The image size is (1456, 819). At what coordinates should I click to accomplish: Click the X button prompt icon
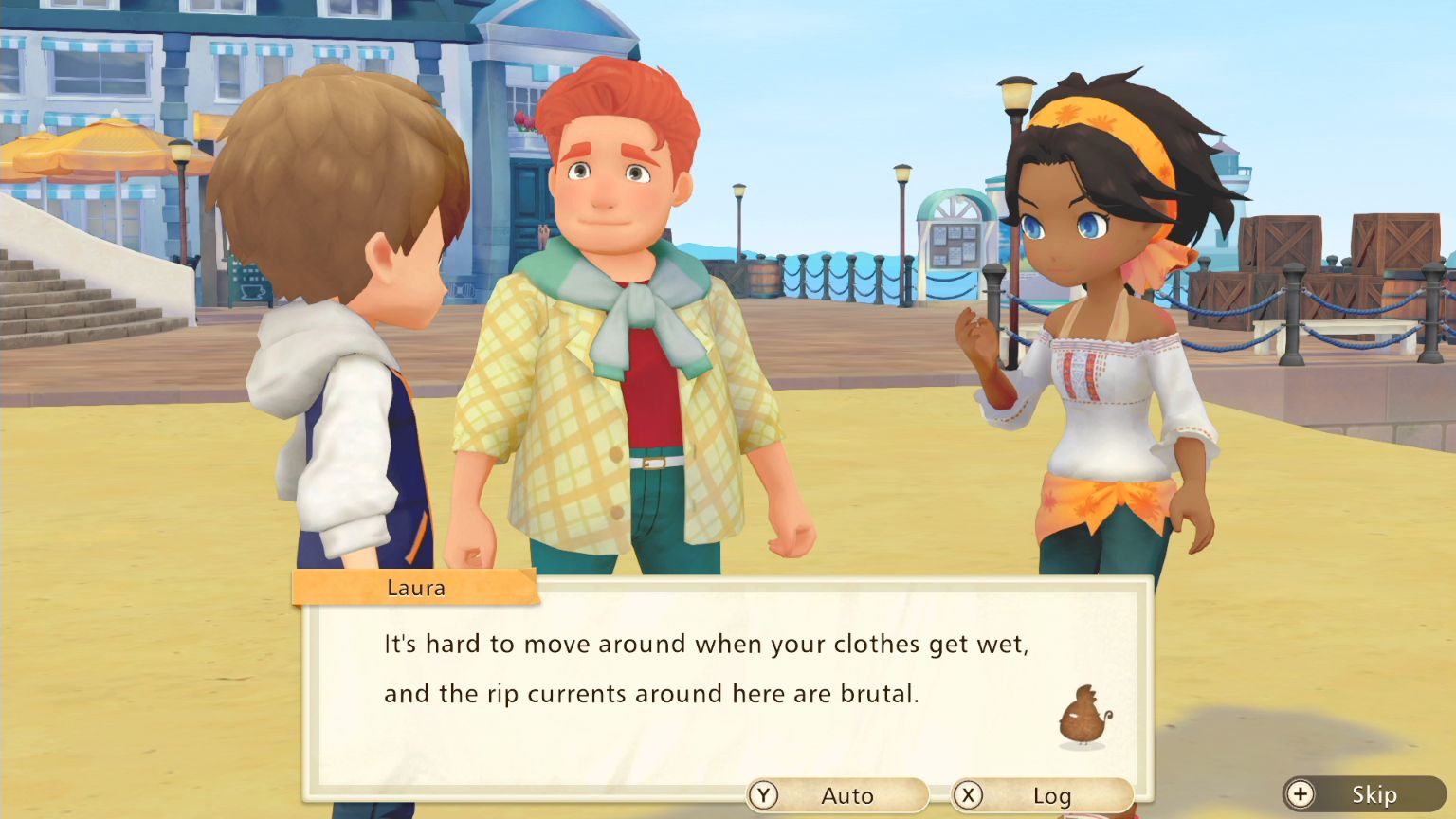(x=968, y=796)
